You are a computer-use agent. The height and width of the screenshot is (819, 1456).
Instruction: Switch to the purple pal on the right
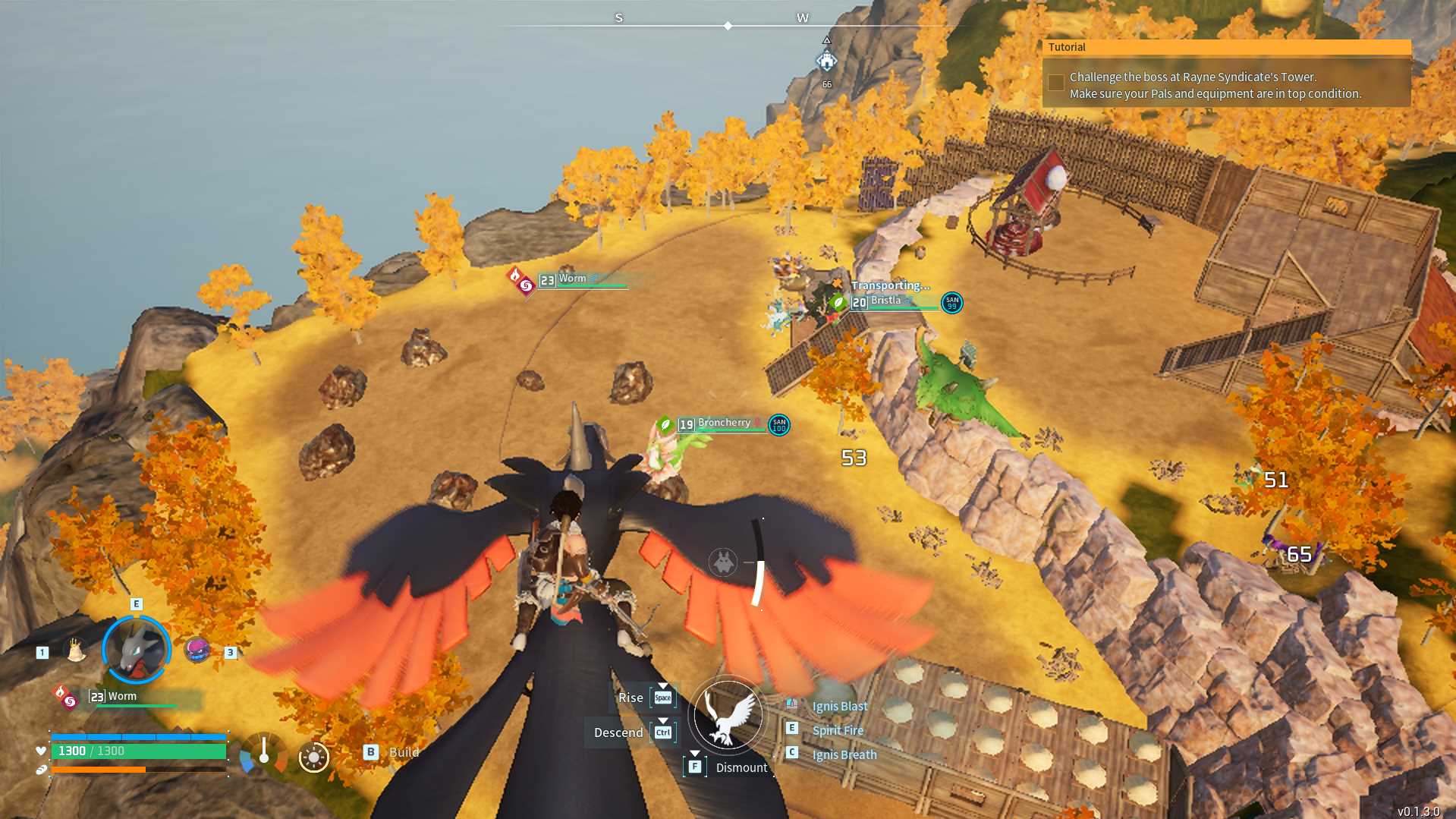197,650
